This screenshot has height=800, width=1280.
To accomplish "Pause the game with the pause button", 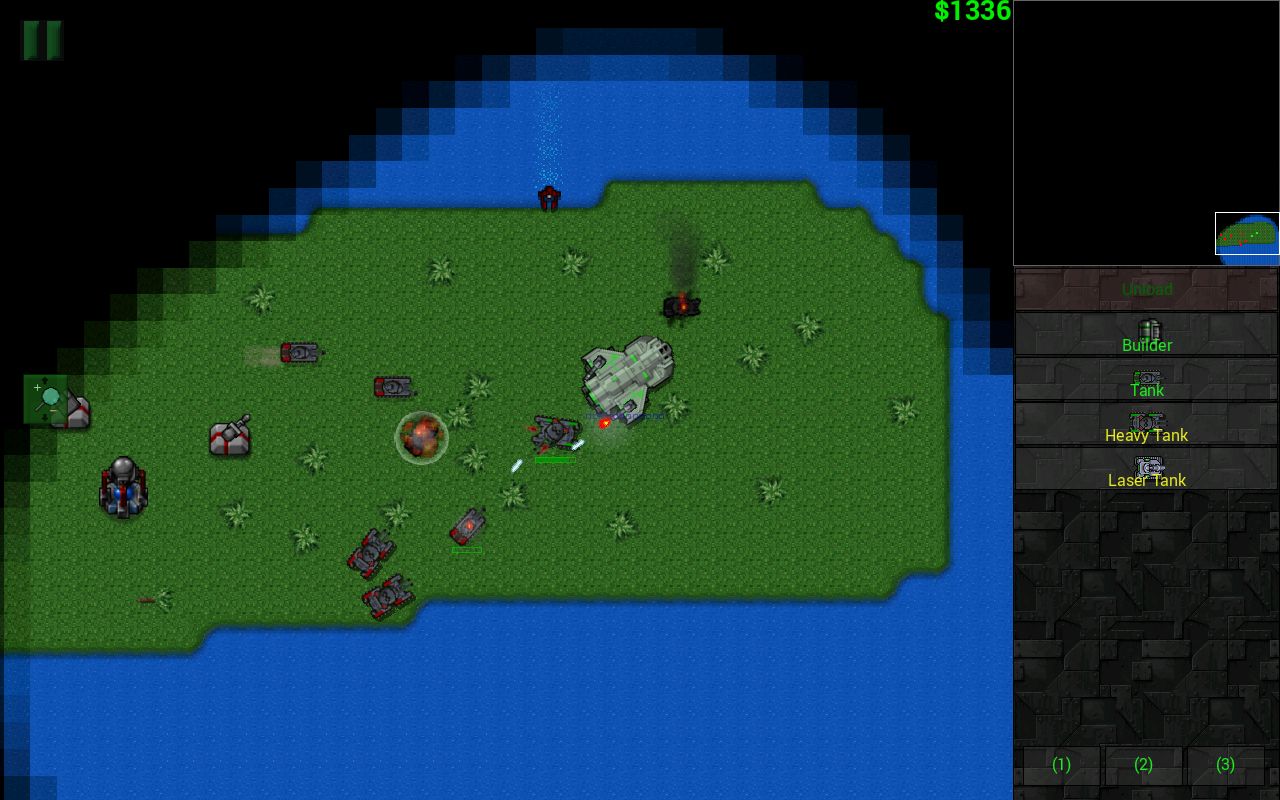I will tap(42, 40).
